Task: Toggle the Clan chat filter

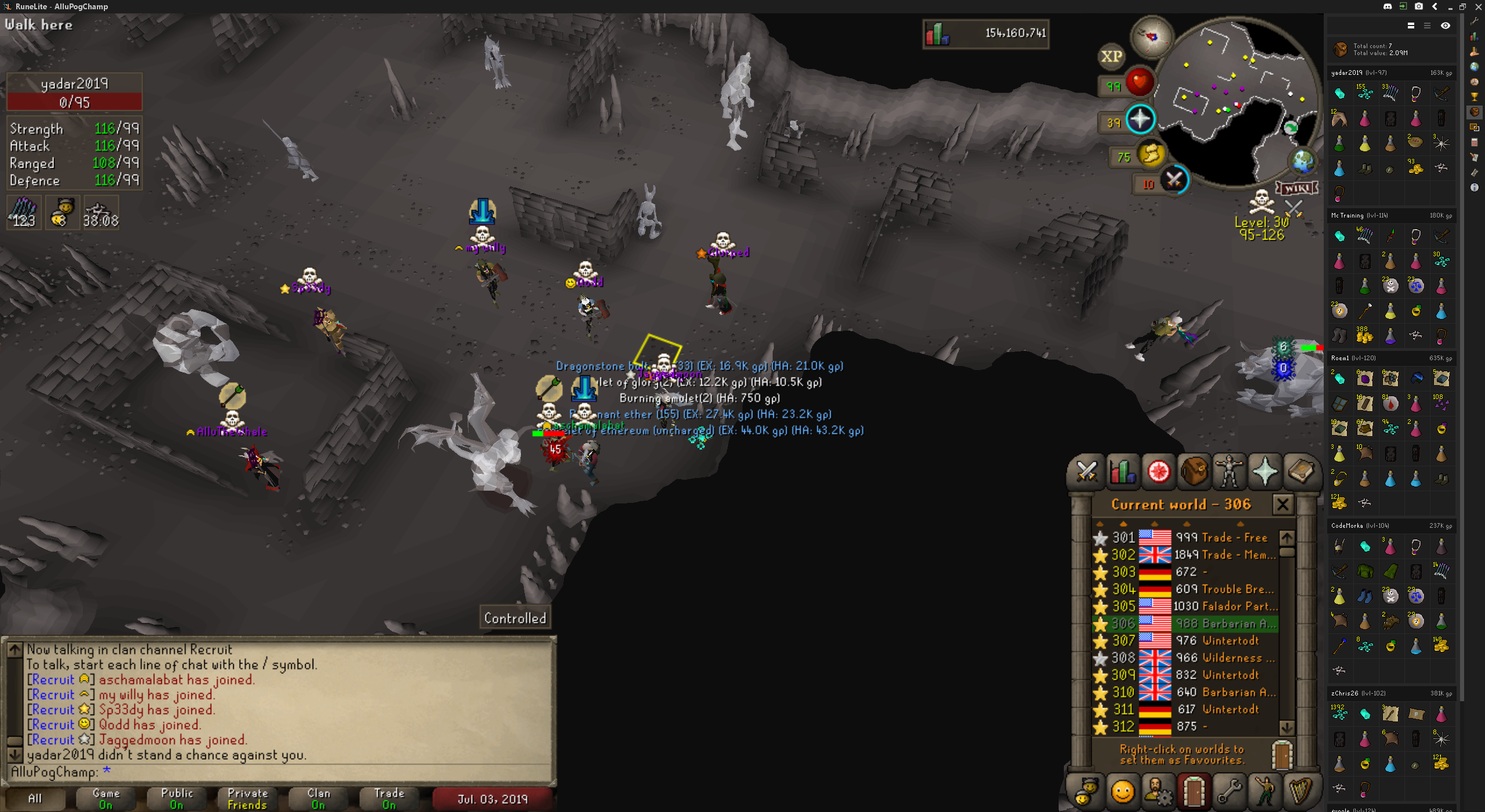Action: [x=318, y=799]
